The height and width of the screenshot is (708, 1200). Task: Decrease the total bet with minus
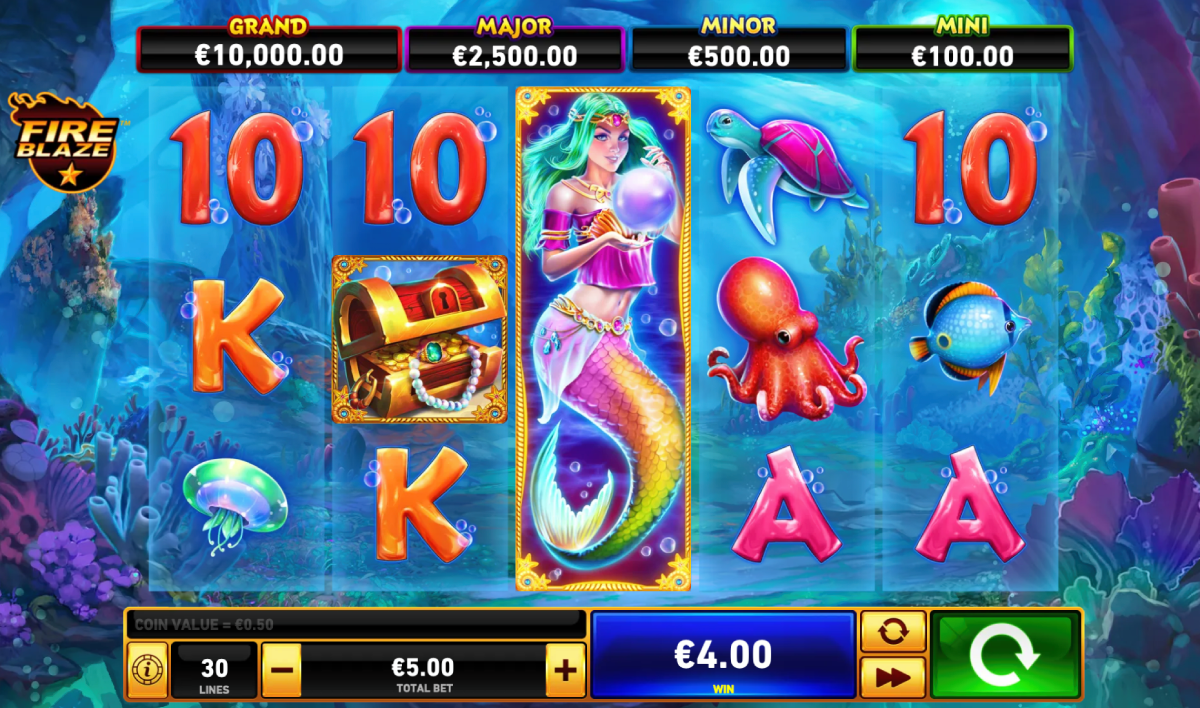(x=281, y=669)
